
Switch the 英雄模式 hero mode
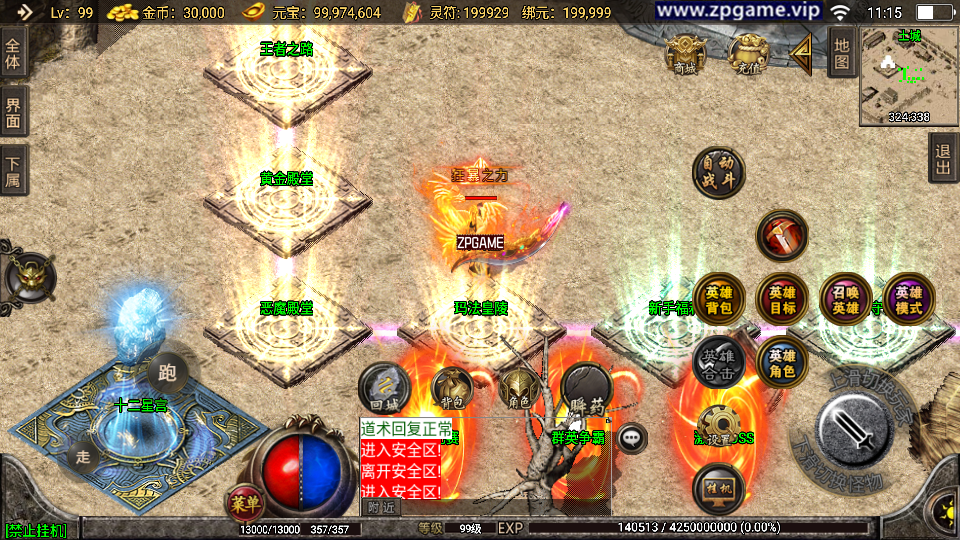(x=908, y=300)
